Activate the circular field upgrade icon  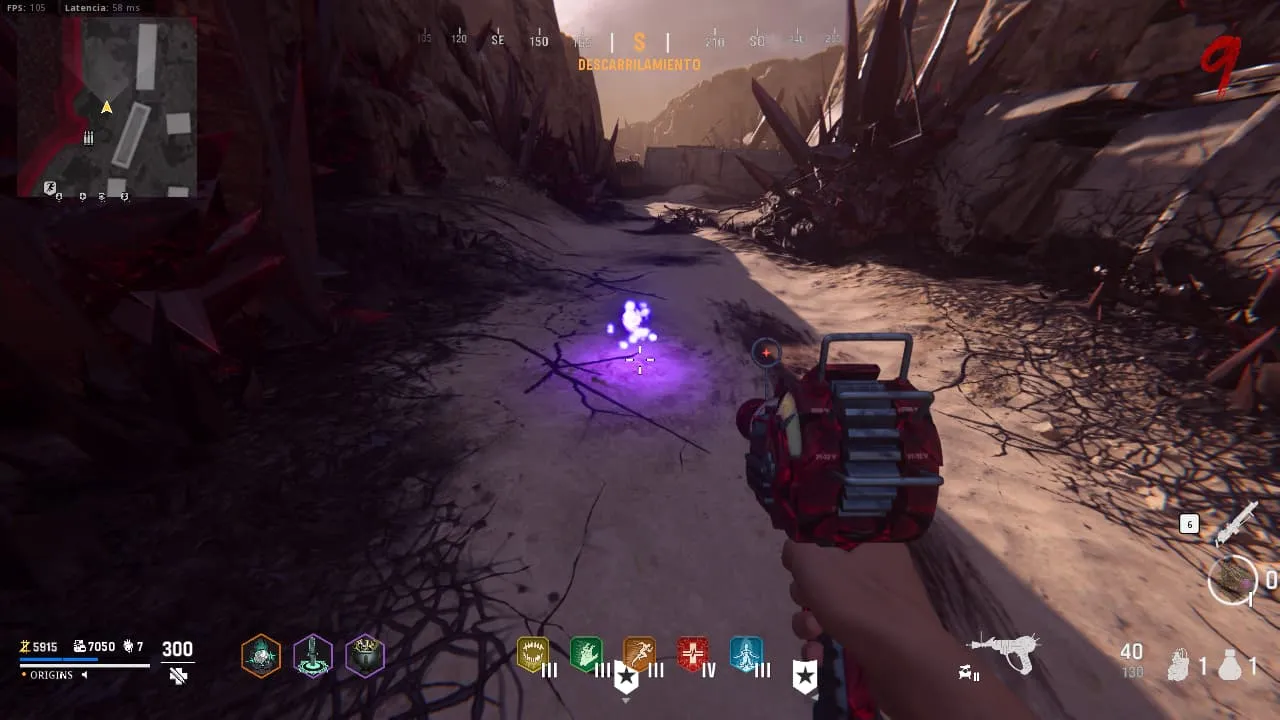click(1232, 580)
